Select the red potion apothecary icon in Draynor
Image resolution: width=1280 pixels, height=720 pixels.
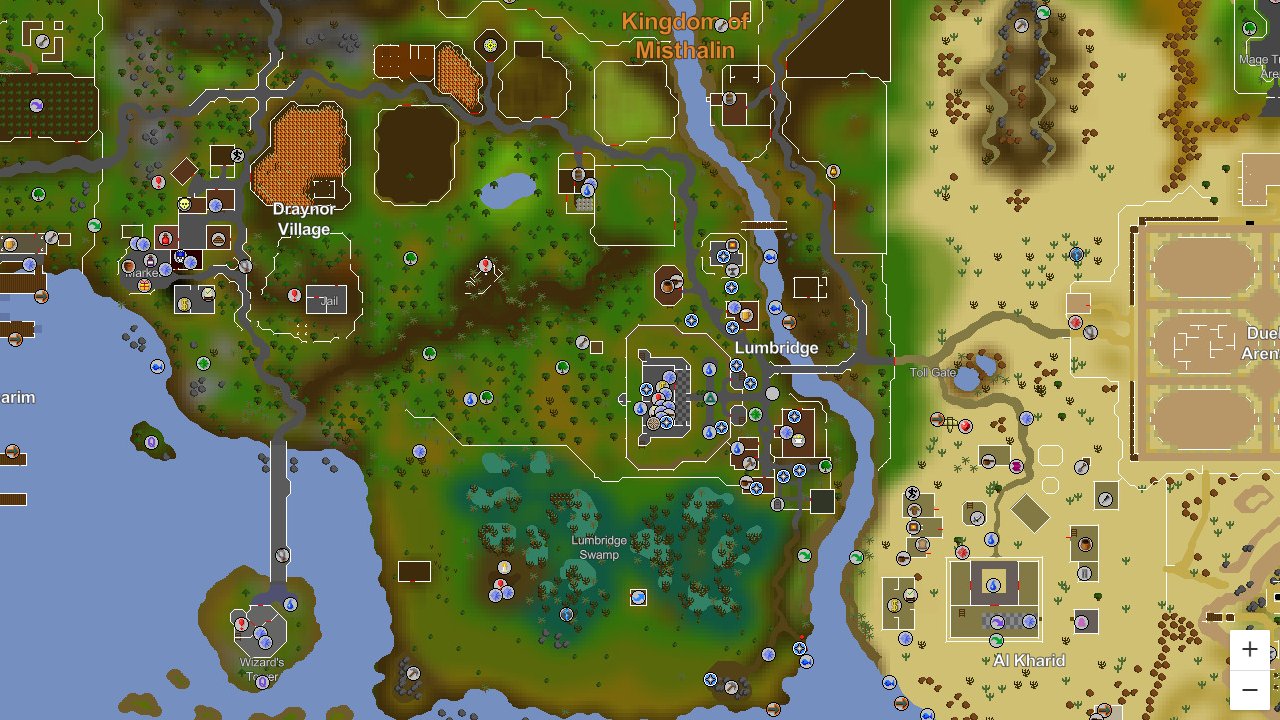(x=164, y=239)
